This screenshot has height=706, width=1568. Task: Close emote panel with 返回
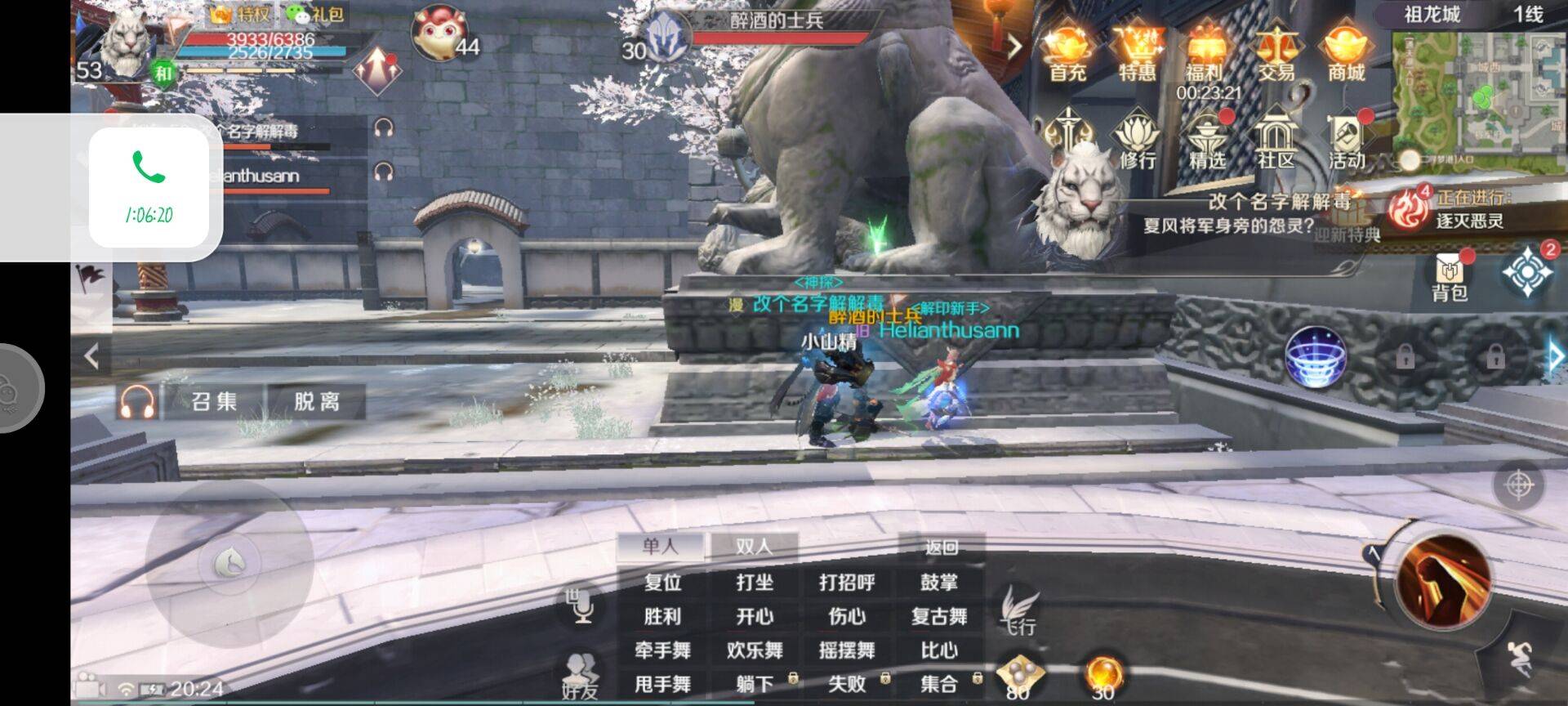point(941,547)
